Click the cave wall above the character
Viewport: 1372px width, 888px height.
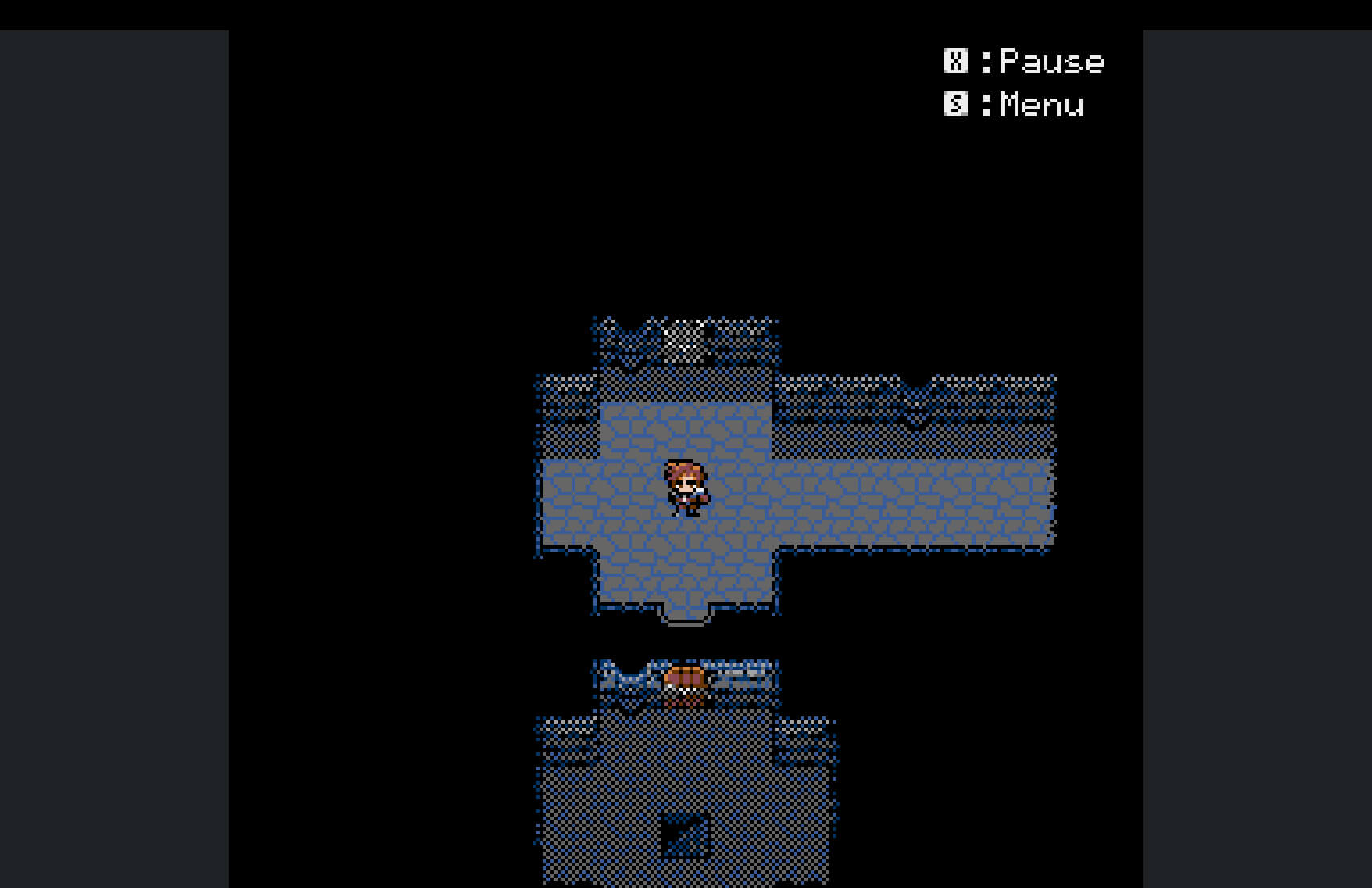[x=686, y=385]
